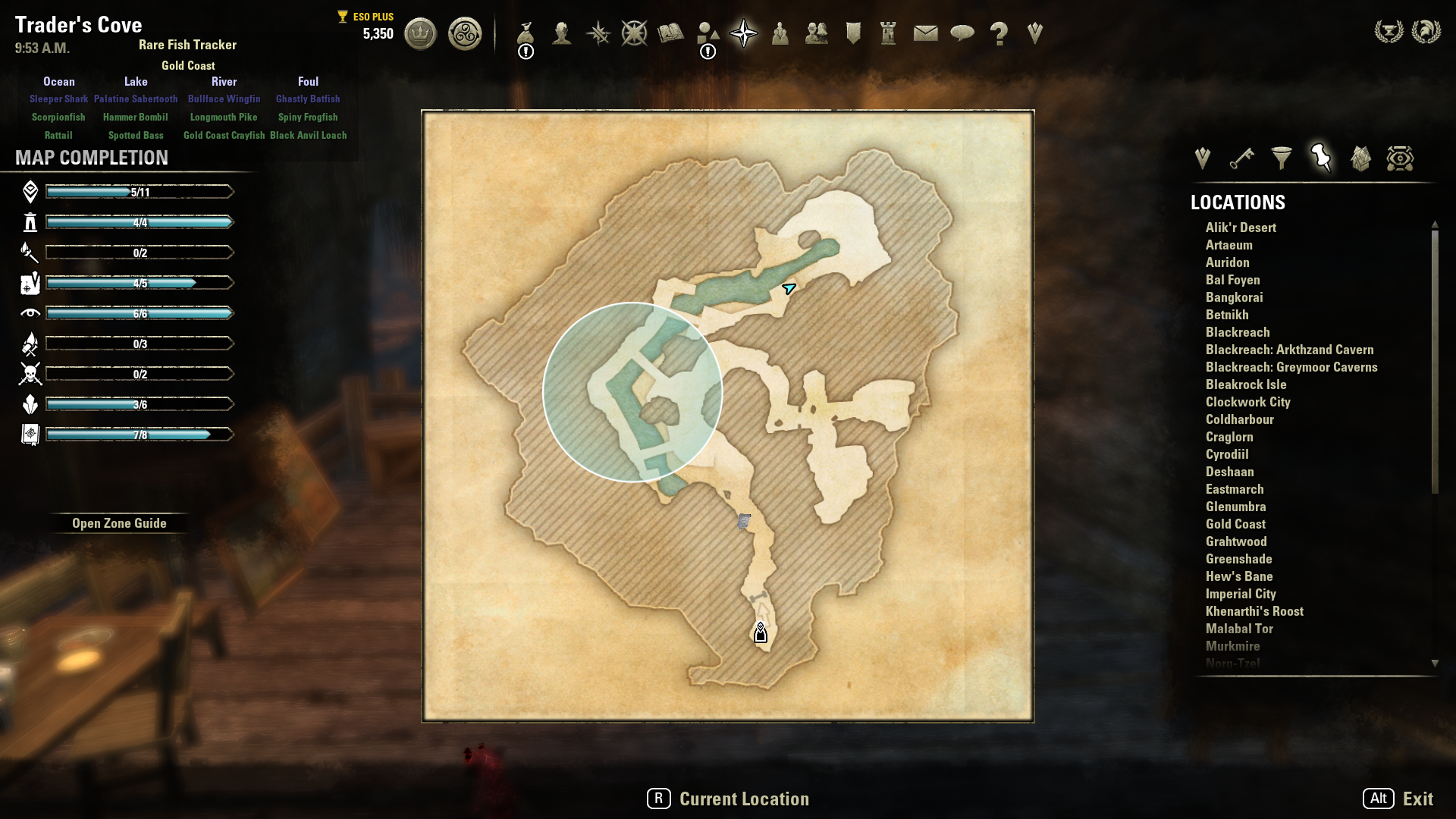
Task: Open the shield guild menu
Action: [853, 33]
